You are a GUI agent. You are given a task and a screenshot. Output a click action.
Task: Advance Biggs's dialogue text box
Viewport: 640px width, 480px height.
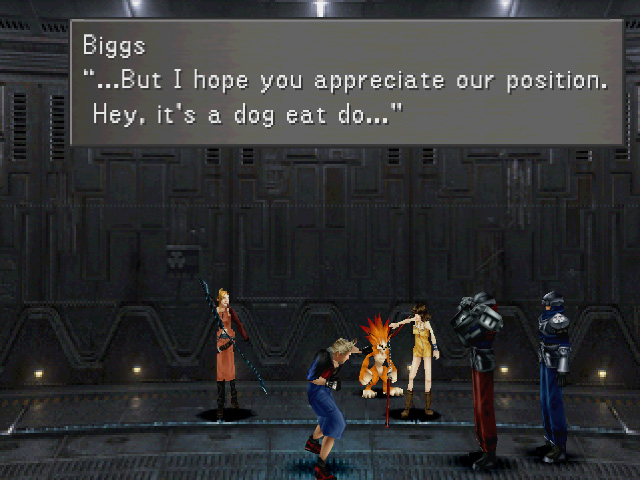point(346,82)
